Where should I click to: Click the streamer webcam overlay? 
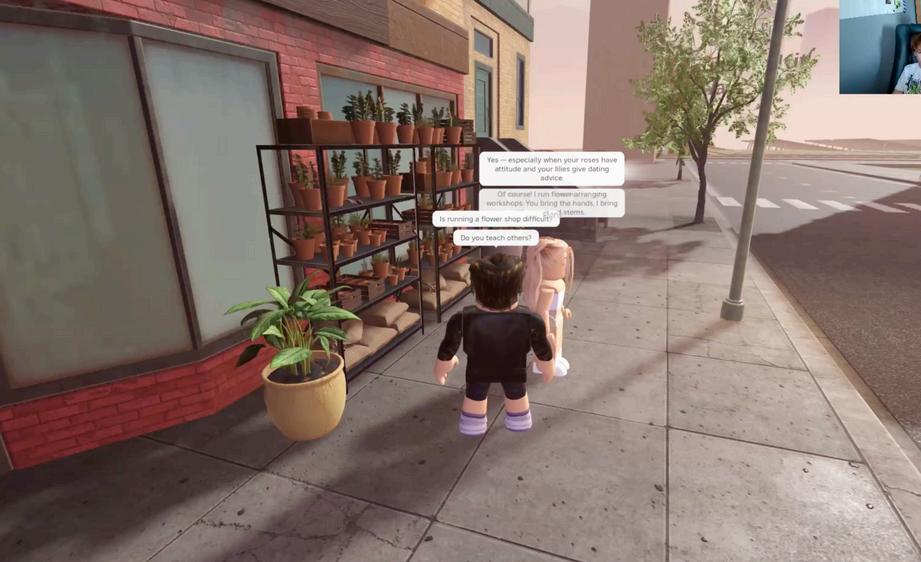pos(880,47)
